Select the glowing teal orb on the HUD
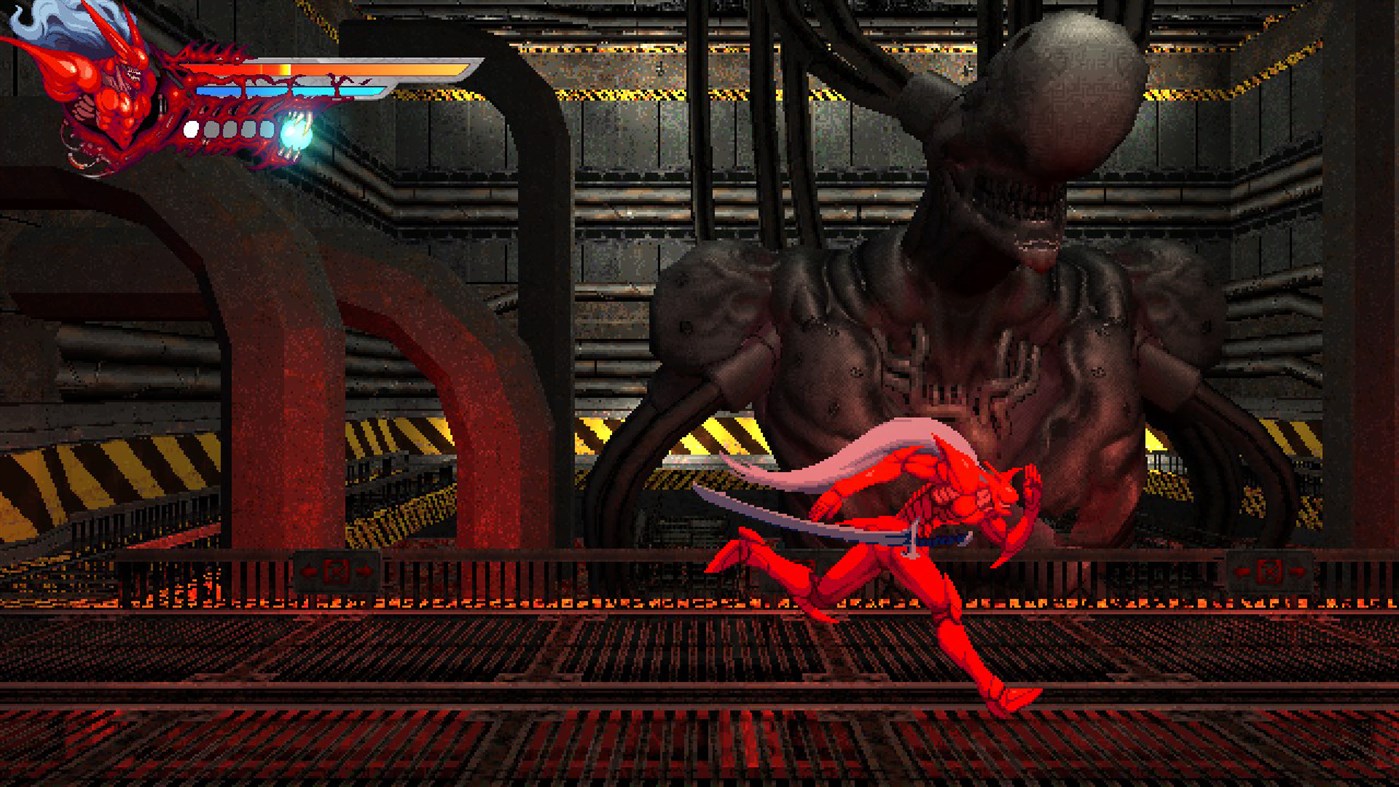Screen dimensions: 1399x787 click(x=295, y=131)
